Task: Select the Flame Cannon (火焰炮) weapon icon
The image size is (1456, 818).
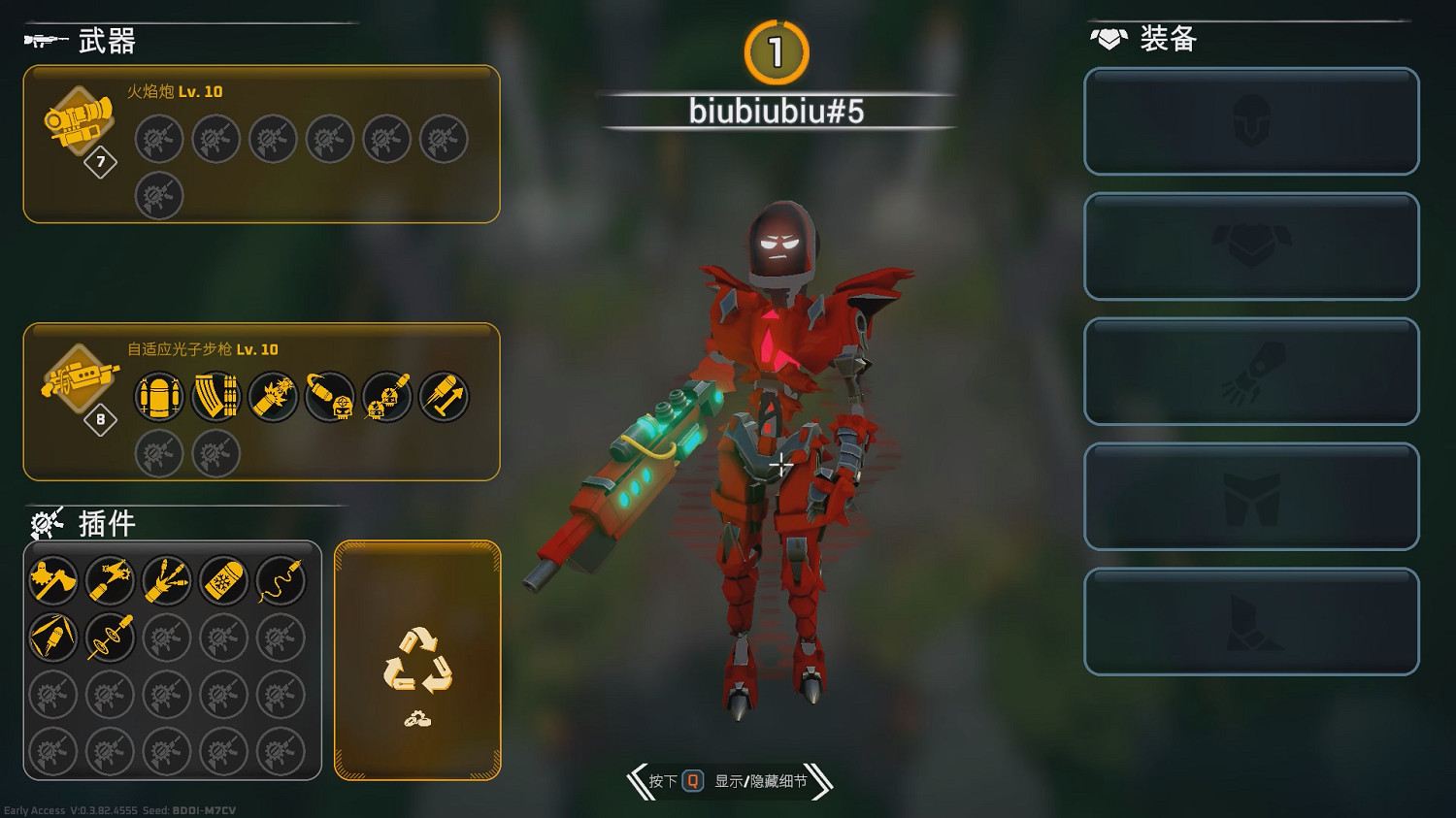Action: coord(76,121)
